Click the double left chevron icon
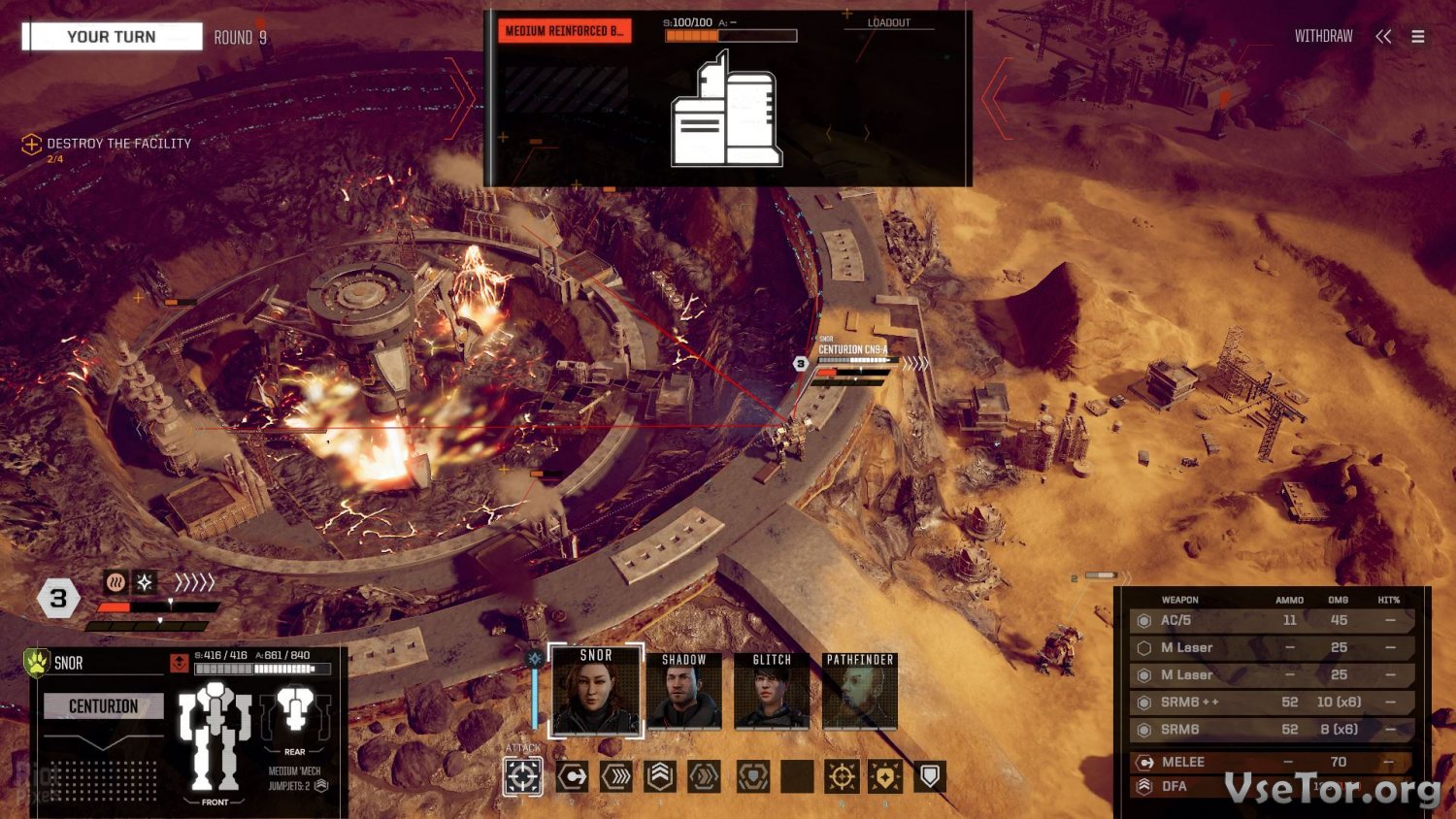 [x=1383, y=36]
